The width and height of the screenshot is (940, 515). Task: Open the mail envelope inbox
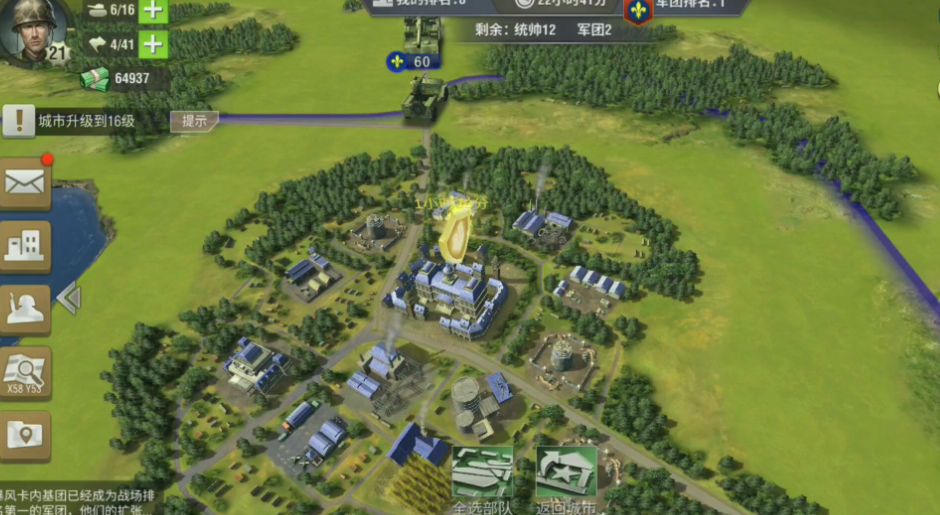pyautogui.click(x=25, y=182)
